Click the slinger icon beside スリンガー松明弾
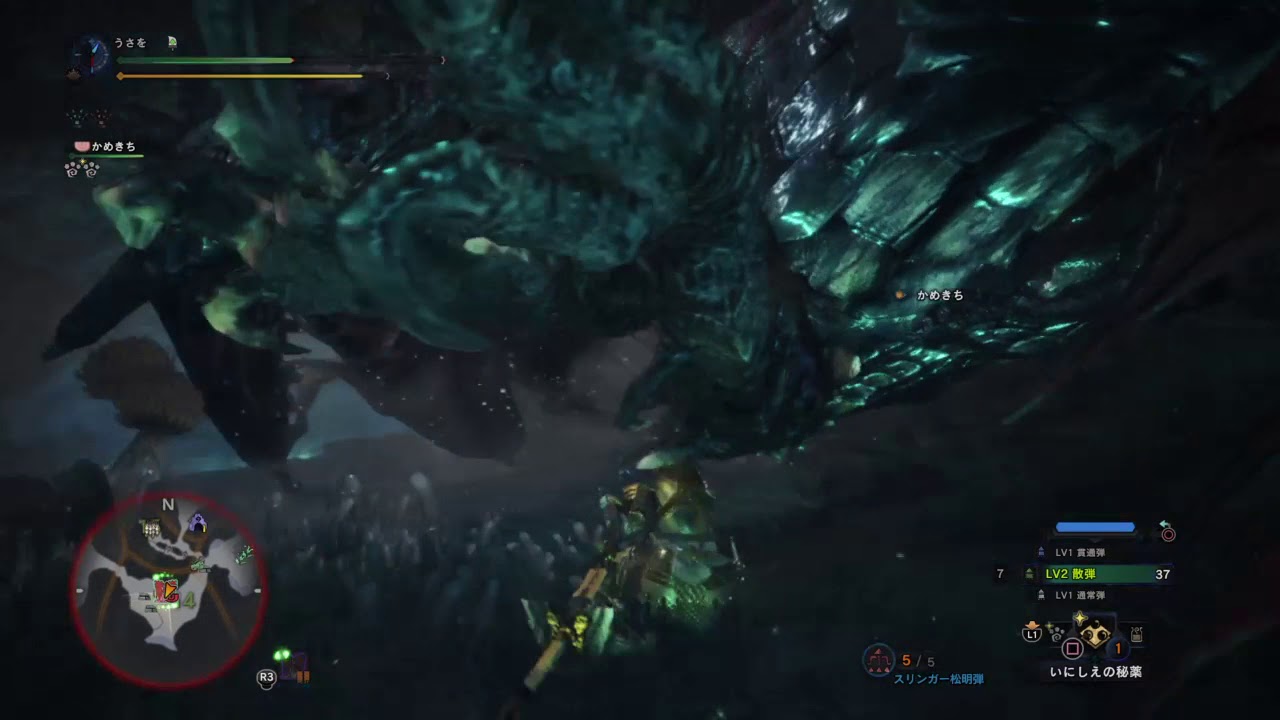The image size is (1280, 720). pos(878,661)
